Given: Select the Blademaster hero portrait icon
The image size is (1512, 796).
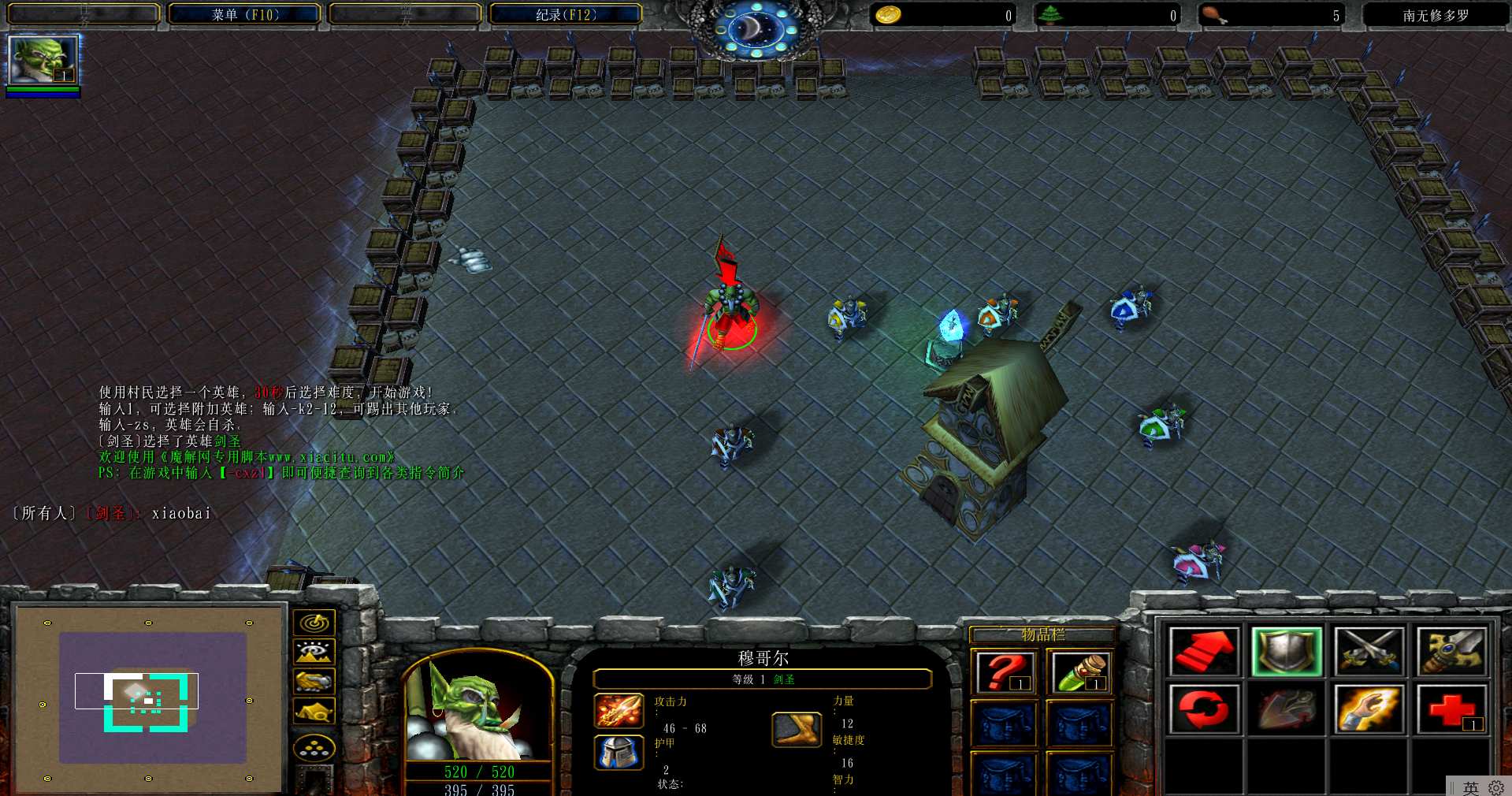Looking at the screenshot, I should [43, 60].
